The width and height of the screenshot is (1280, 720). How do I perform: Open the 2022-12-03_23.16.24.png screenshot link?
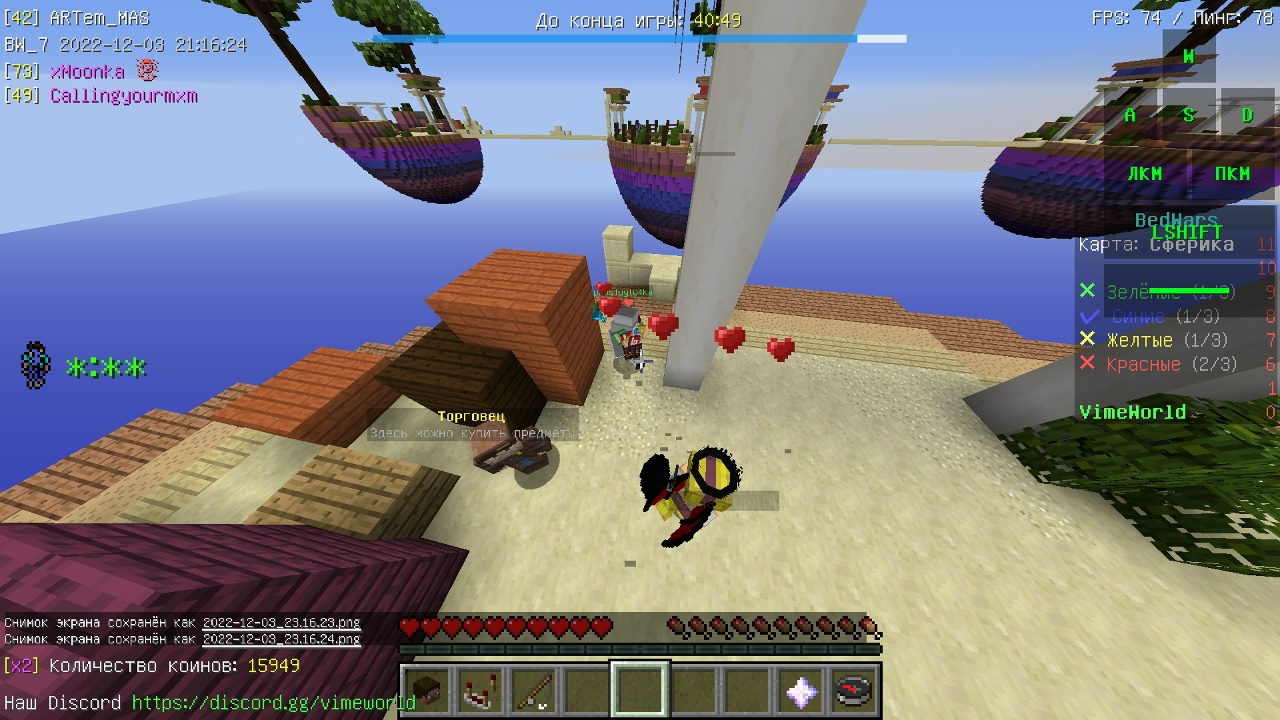(x=281, y=639)
